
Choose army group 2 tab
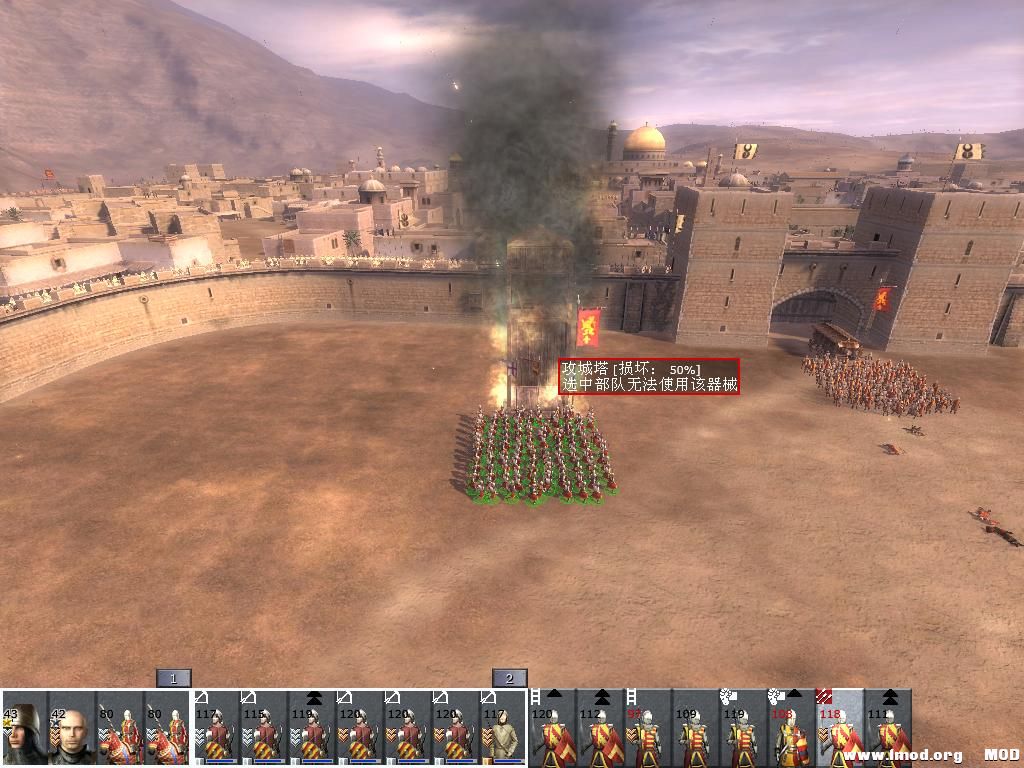pos(509,678)
